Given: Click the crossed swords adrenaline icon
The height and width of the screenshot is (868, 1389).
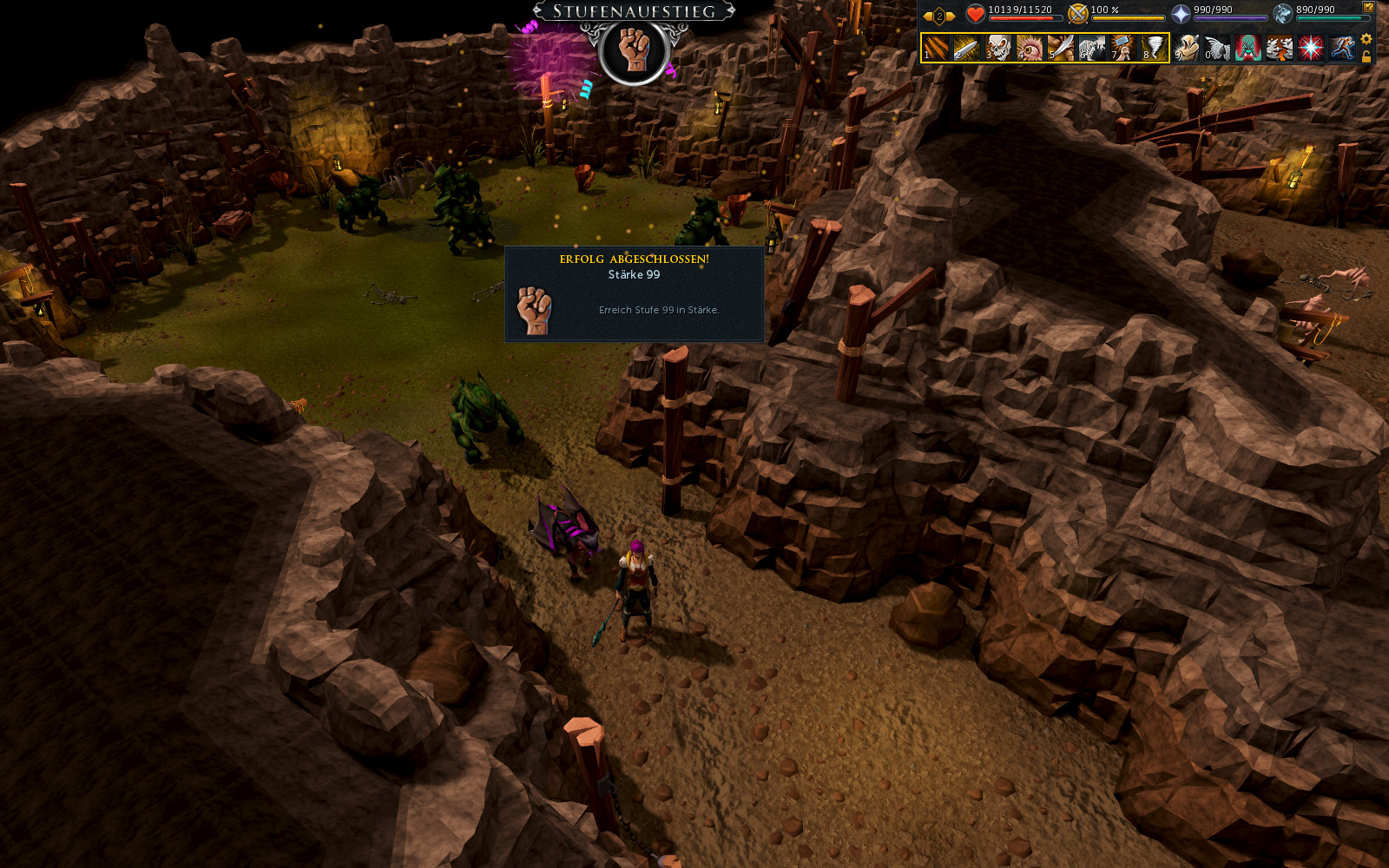Looking at the screenshot, I should (1078, 14).
